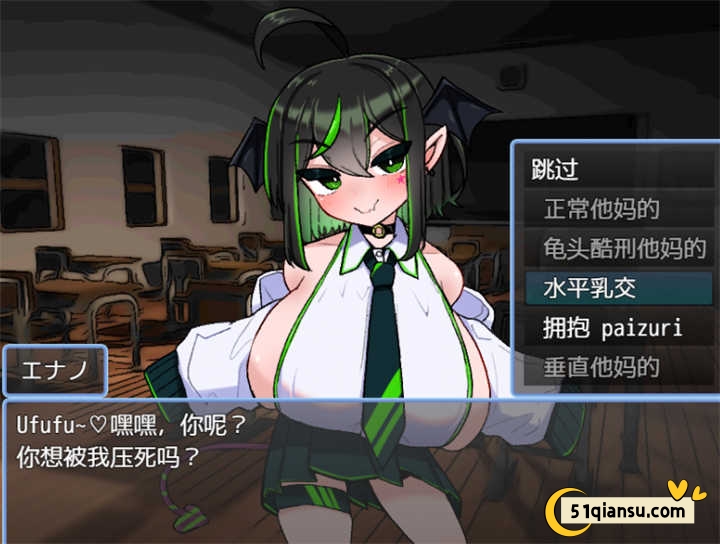Image resolution: width=720 pixels, height=544 pixels.
Task: Choose the 拥抱 paizuri option
Action: click(x=612, y=328)
